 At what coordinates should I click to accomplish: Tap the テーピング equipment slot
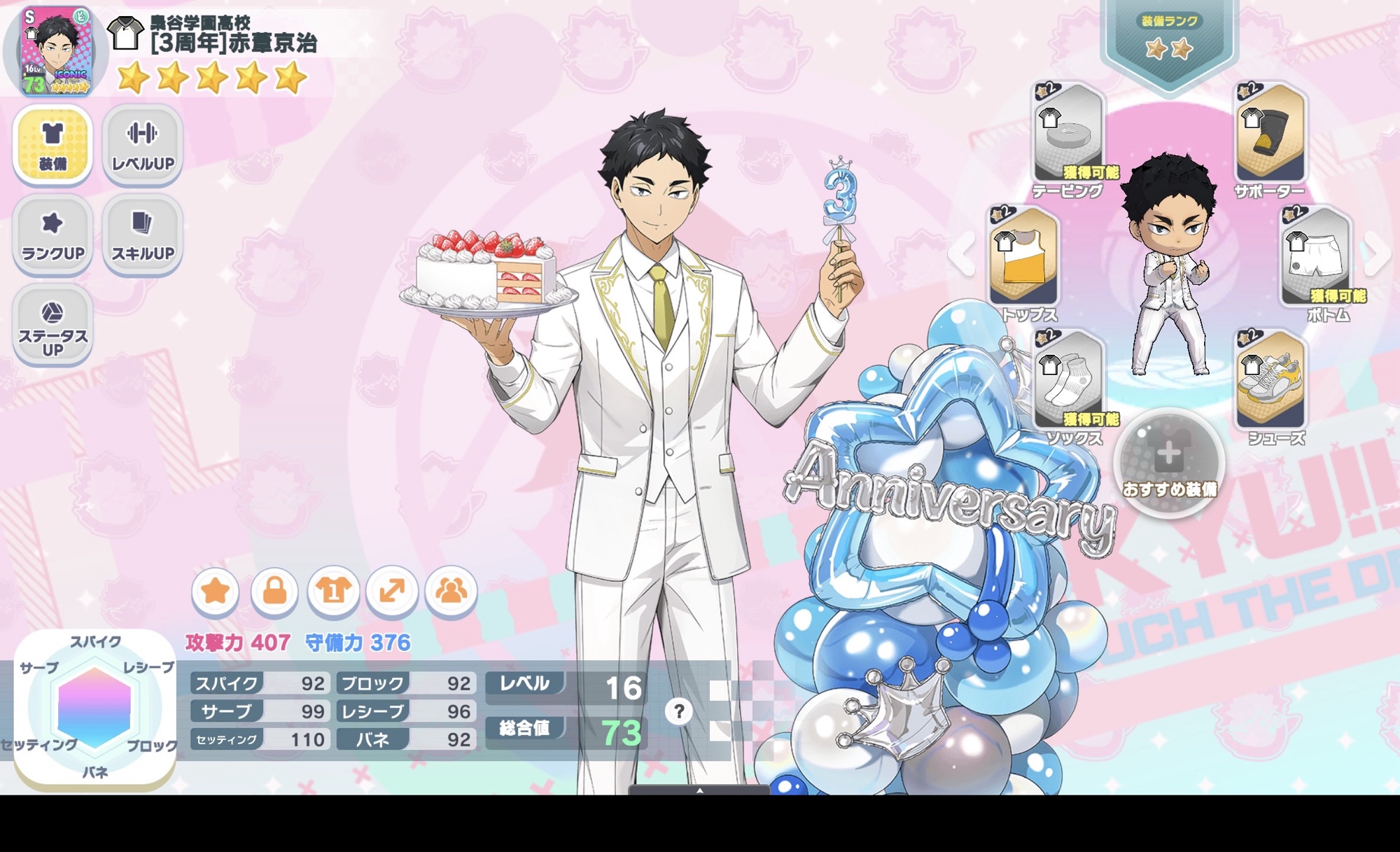[1068, 133]
